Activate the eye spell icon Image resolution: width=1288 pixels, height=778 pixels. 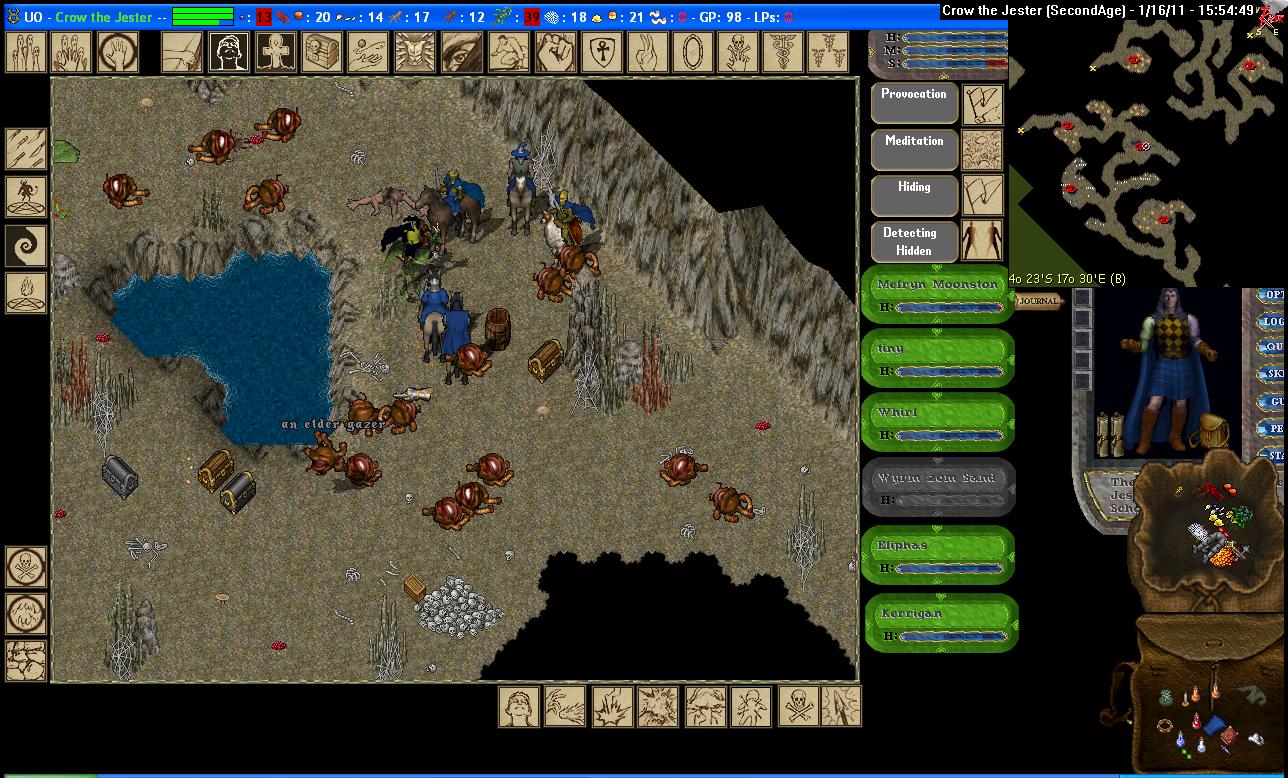[x=460, y=52]
